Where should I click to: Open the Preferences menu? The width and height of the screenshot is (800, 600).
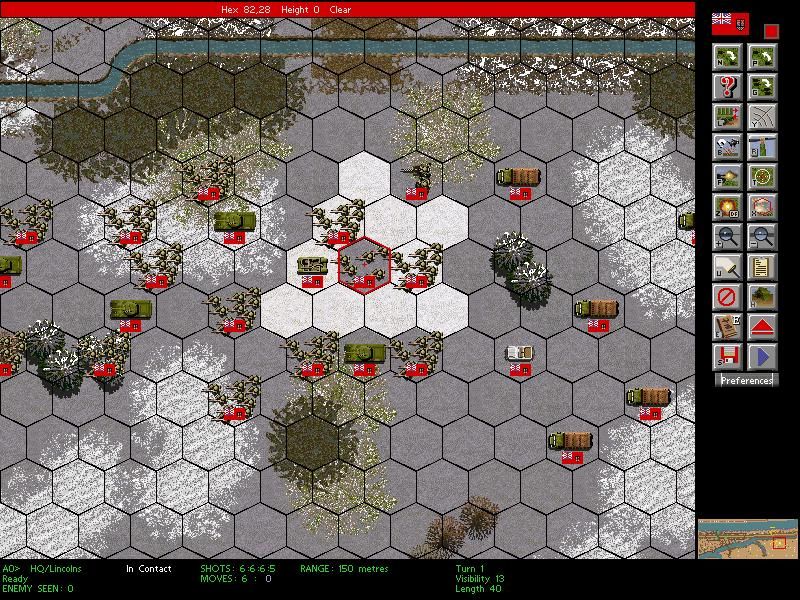[x=747, y=380]
